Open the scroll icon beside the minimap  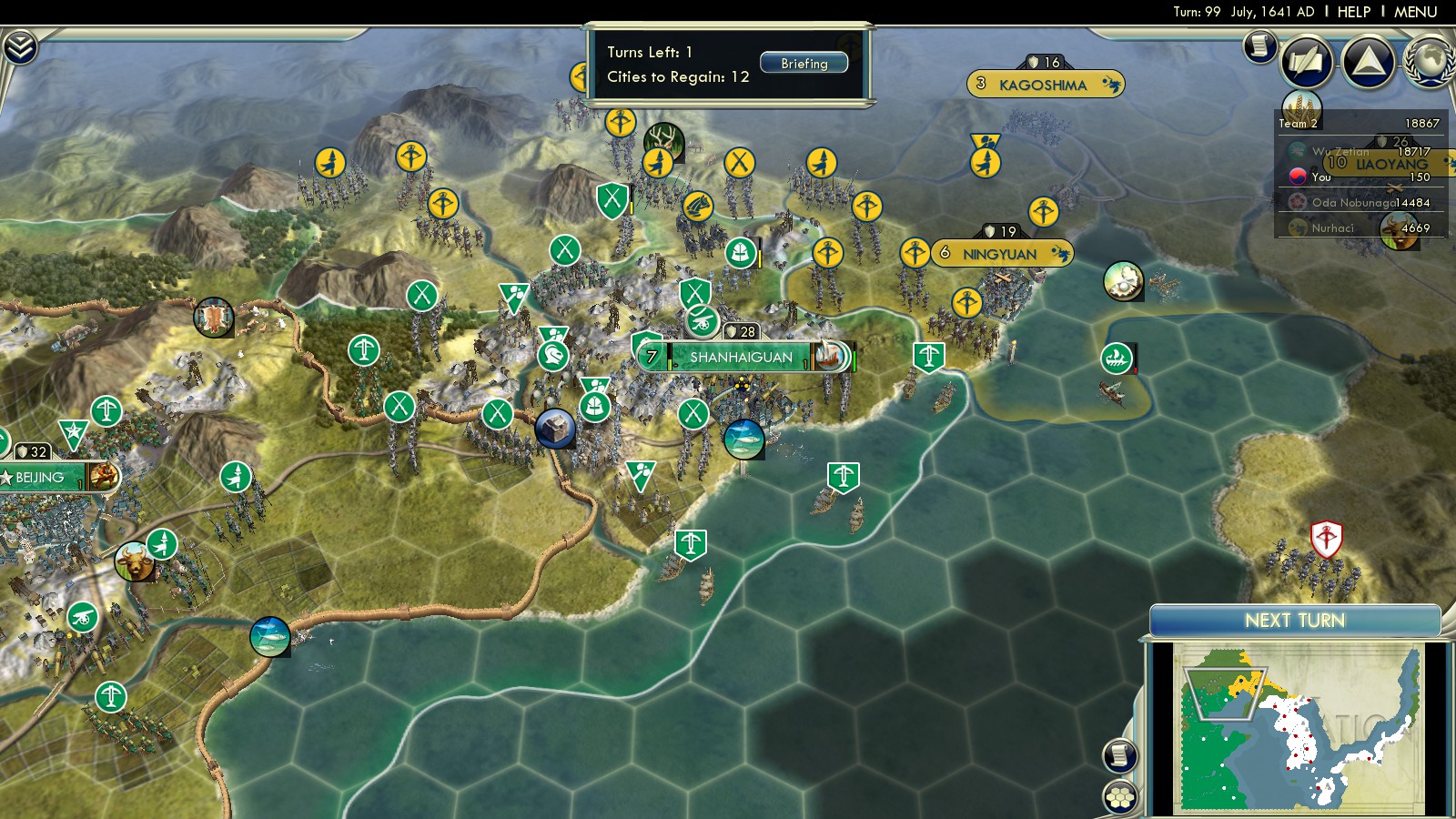pos(1120,755)
